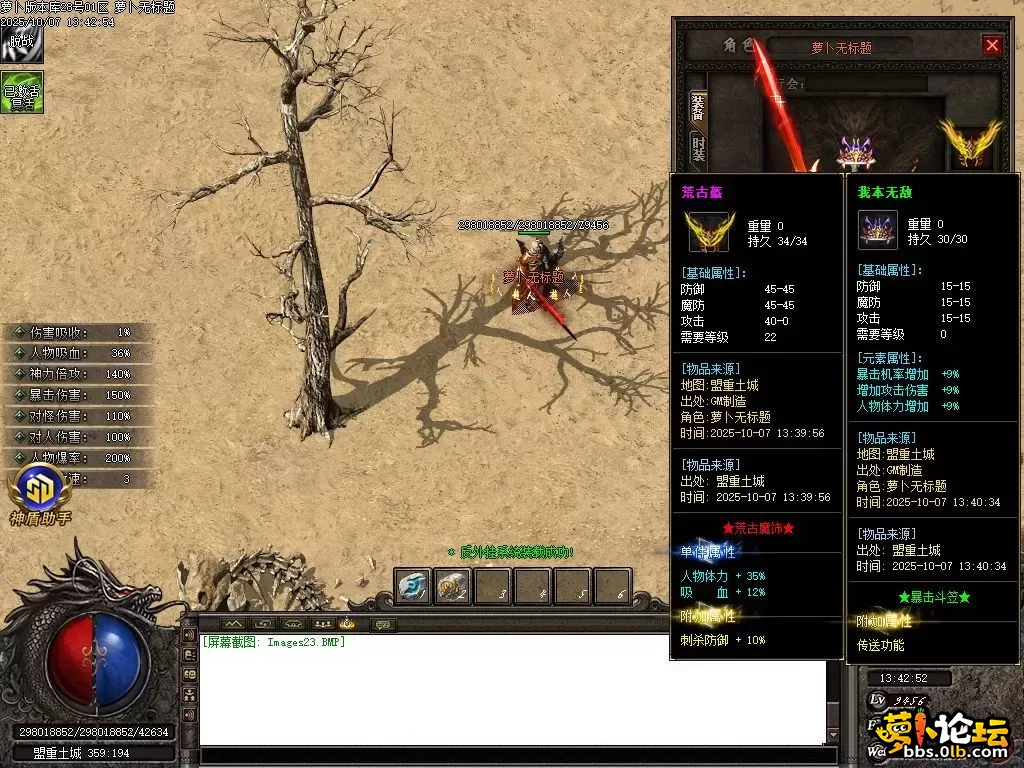Click the green 已激活复活 revive icon
Screen dimensions: 1024x768
click(21, 92)
